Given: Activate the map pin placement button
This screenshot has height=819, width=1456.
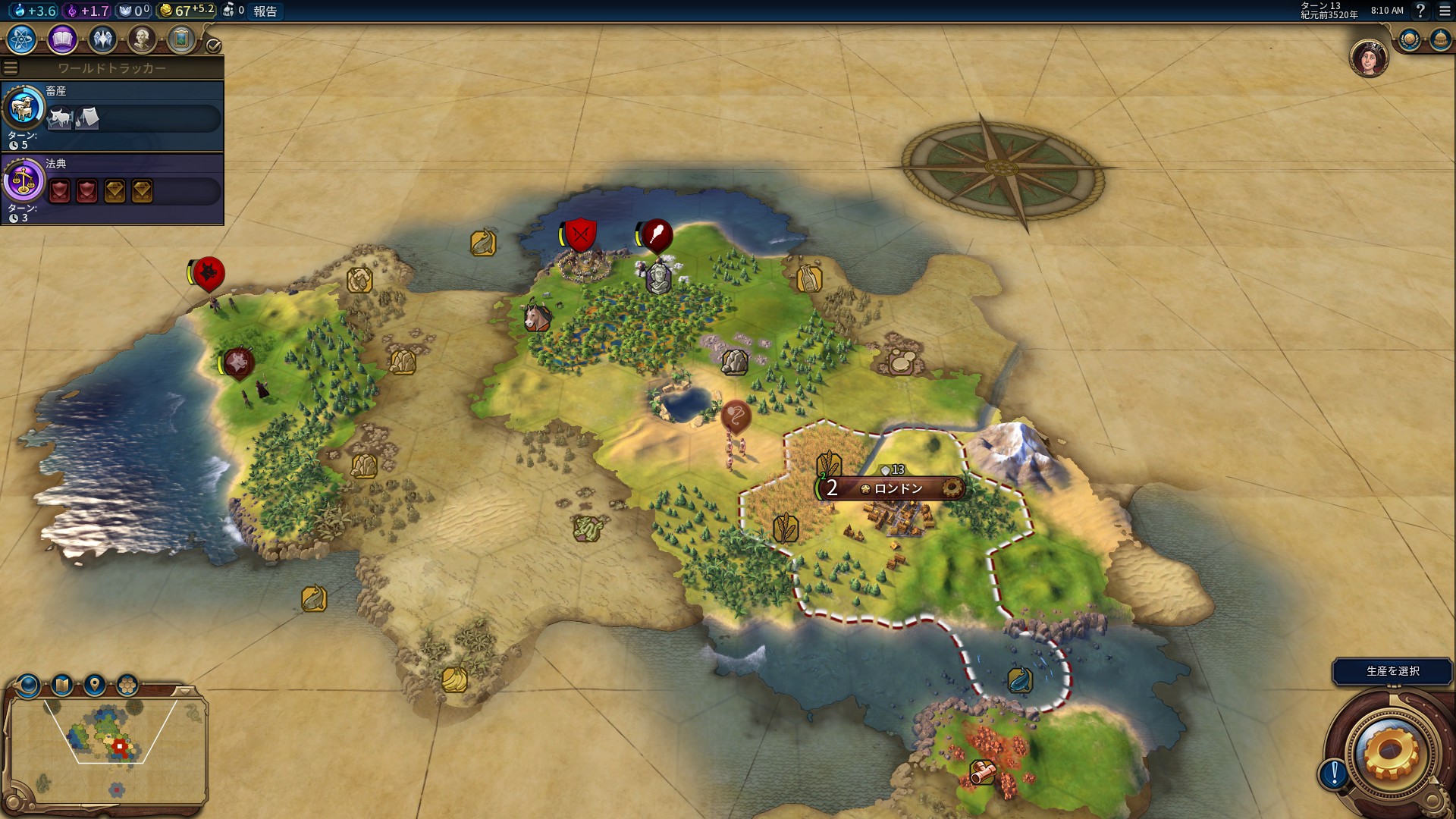Looking at the screenshot, I should click(x=95, y=686).
